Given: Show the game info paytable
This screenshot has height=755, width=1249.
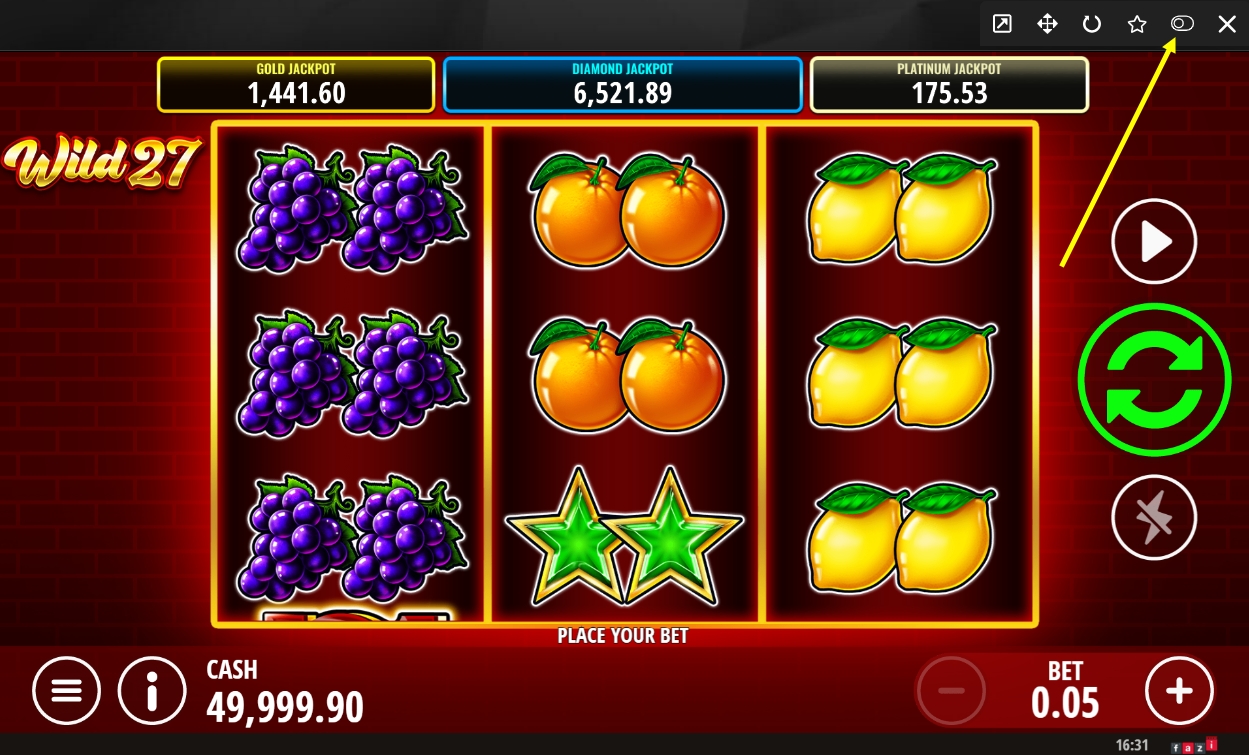Looking at the screenshot, I should (152, 690).
